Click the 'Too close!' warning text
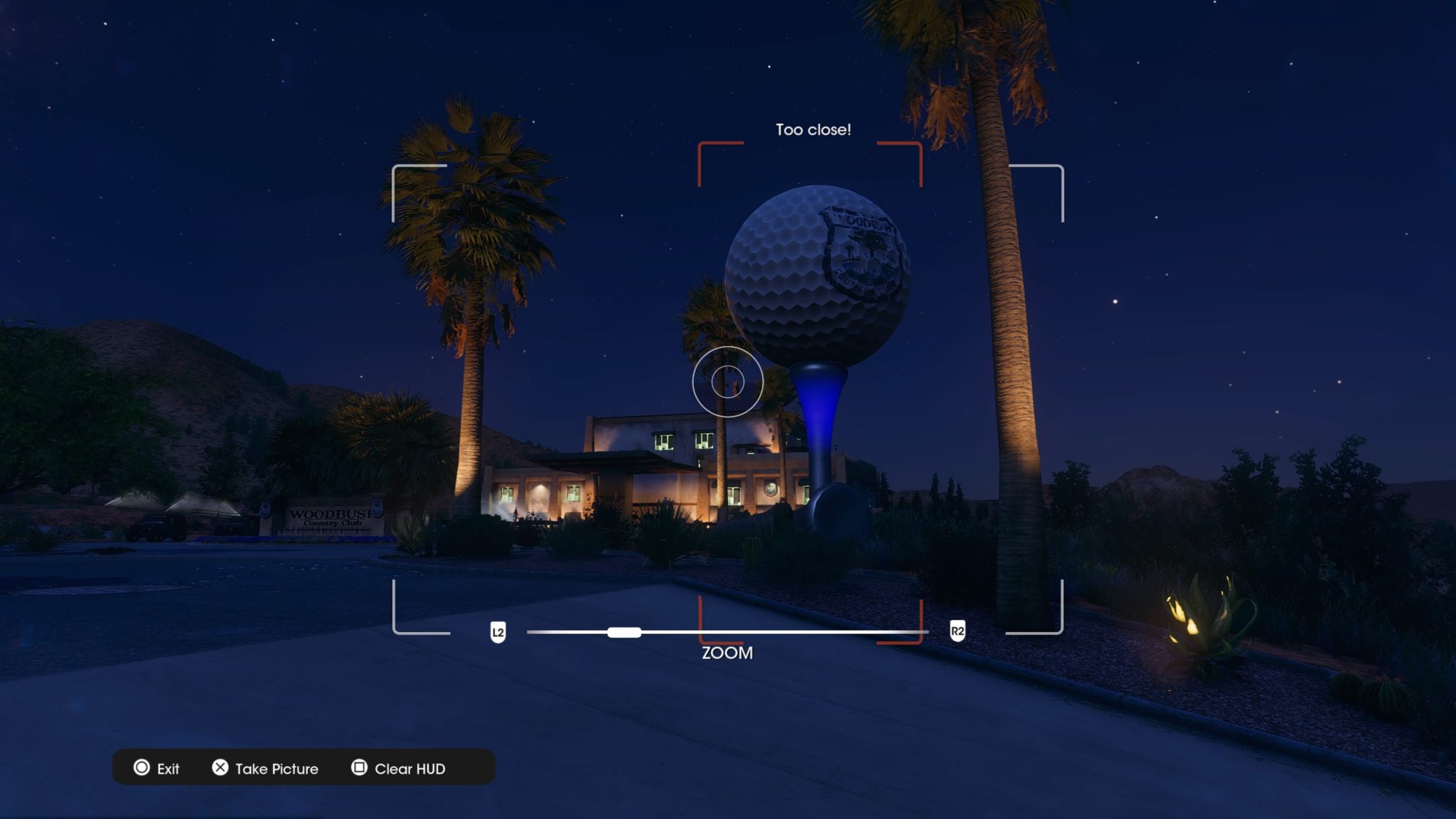Screen dimensions: 1456x819 [x=811, y=130]
